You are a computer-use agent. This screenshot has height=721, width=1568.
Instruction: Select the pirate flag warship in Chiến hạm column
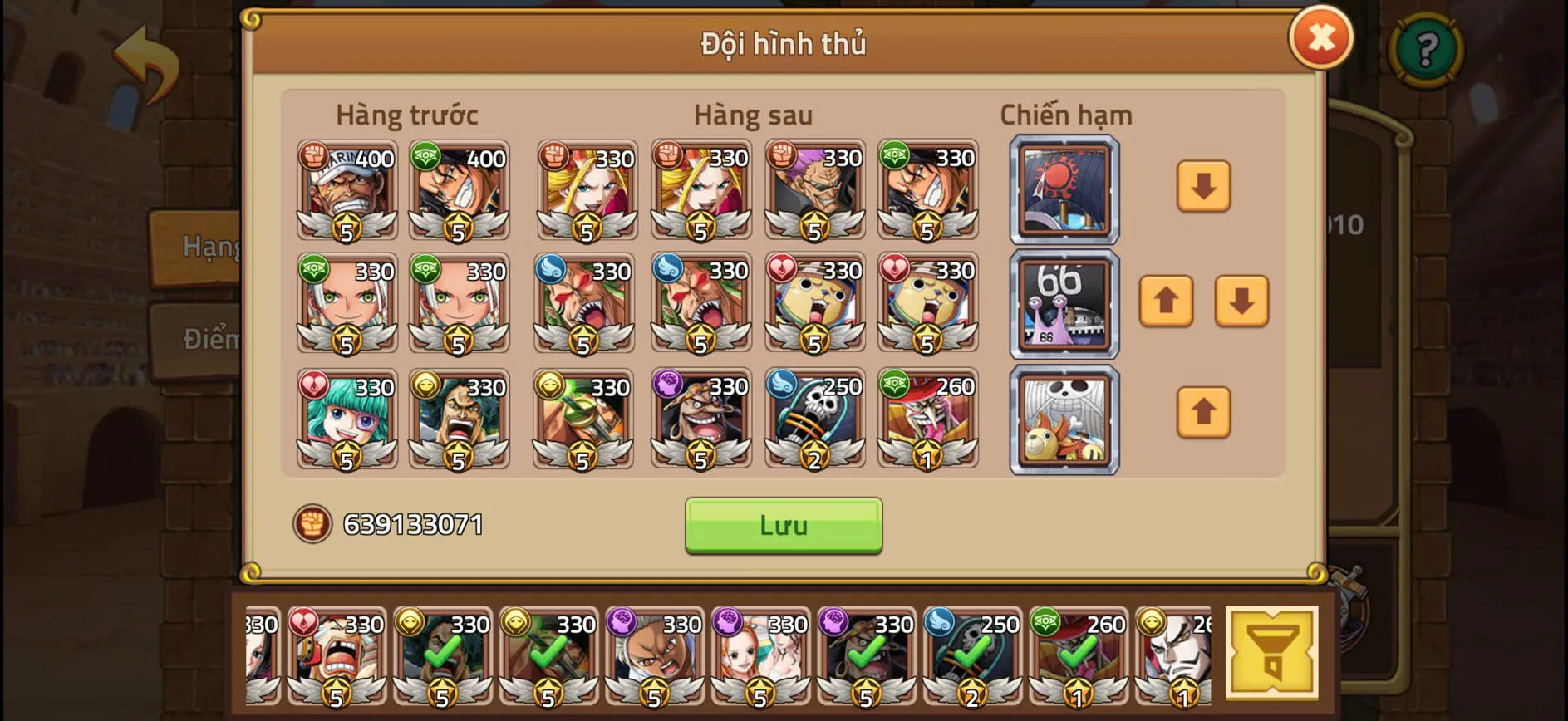[1064, 419]
